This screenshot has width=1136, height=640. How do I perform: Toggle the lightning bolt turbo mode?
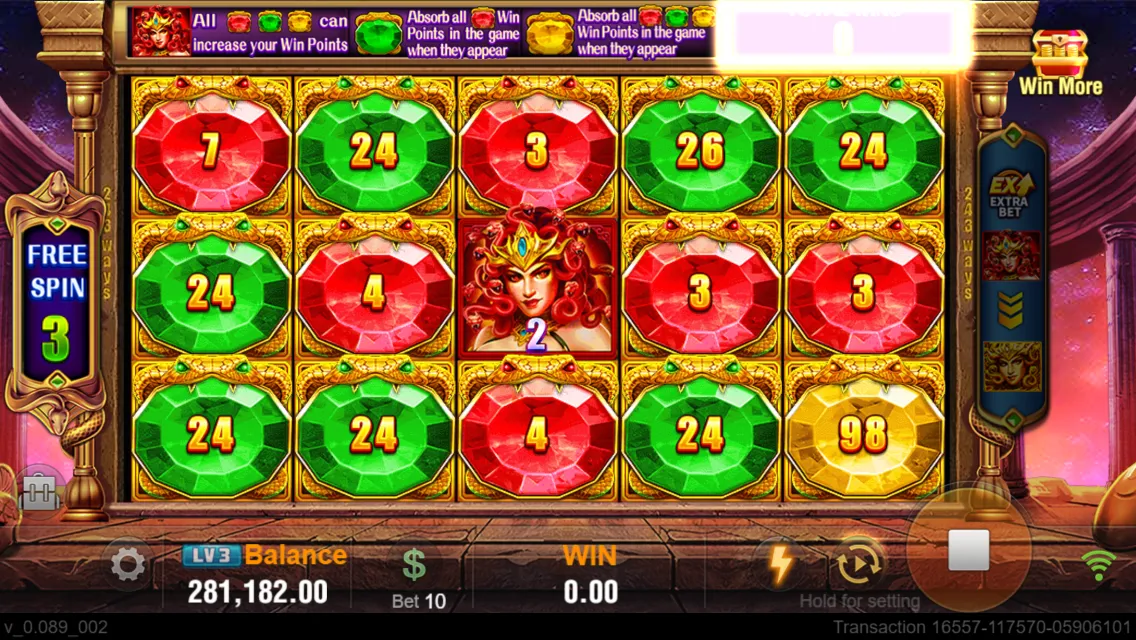click(780, 564)
